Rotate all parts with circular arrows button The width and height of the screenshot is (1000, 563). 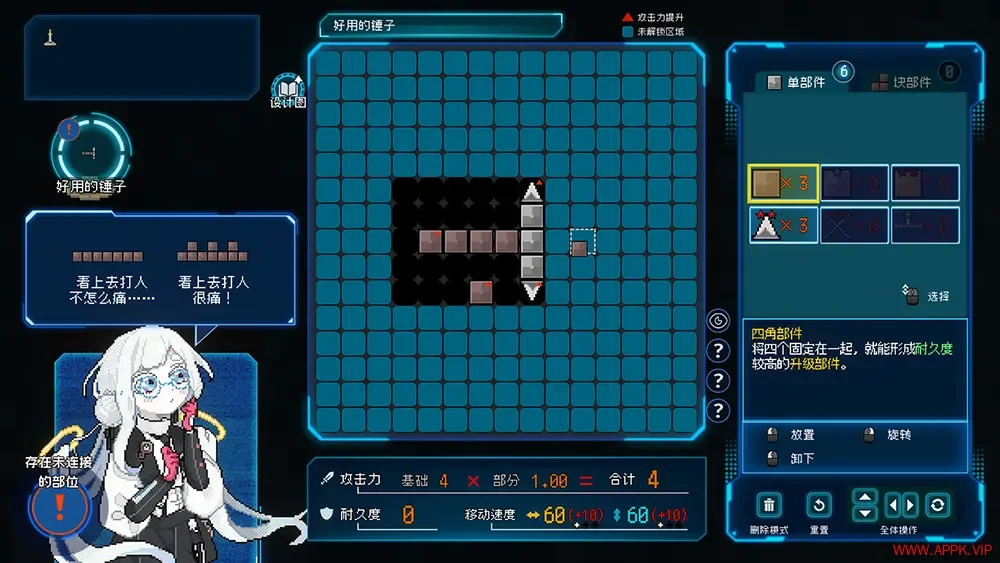(x=937, y=505)
